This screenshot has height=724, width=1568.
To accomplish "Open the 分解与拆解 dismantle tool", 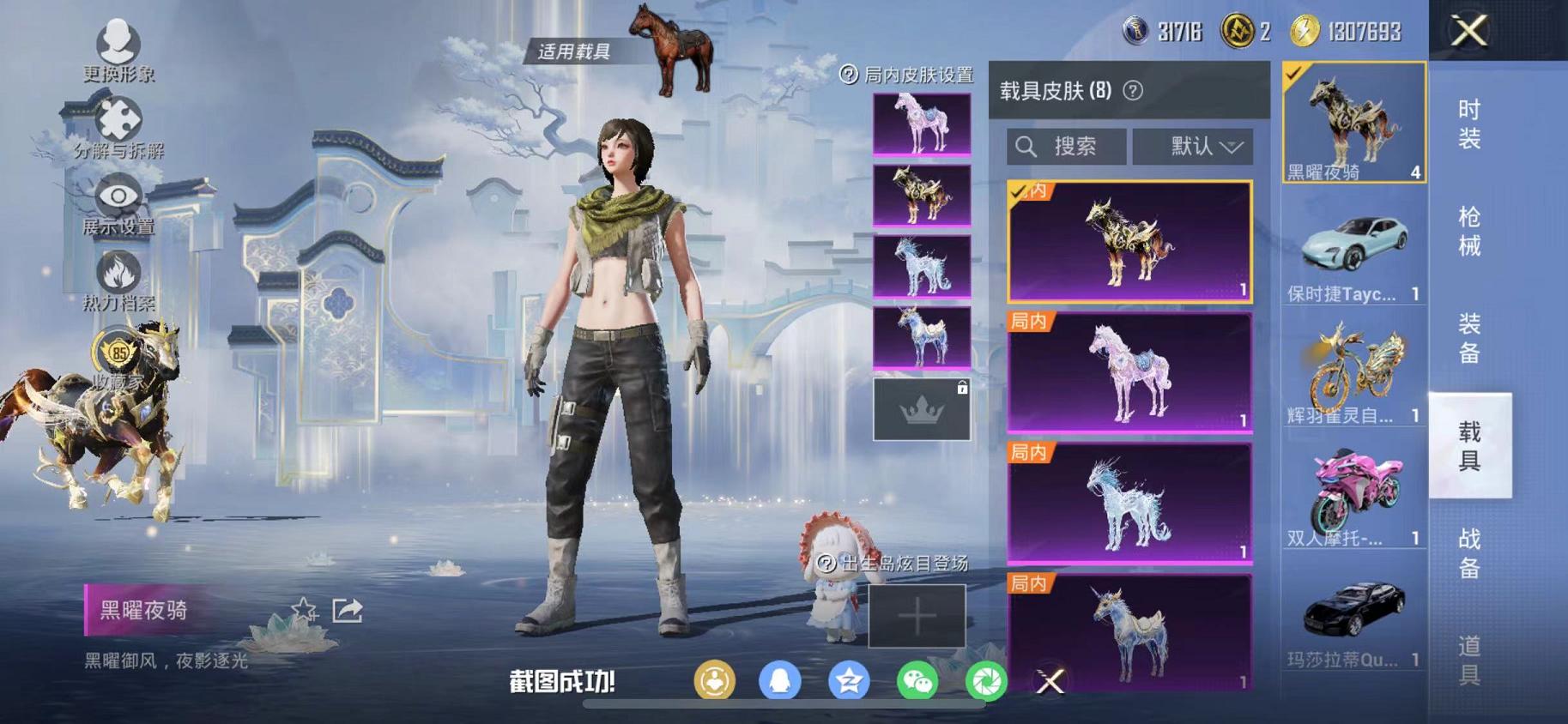I will tap(118, 116).
